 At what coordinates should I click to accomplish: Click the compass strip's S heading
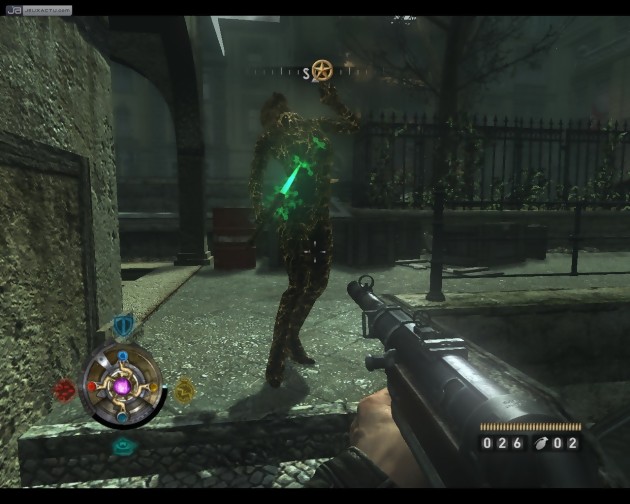point(307,72)
